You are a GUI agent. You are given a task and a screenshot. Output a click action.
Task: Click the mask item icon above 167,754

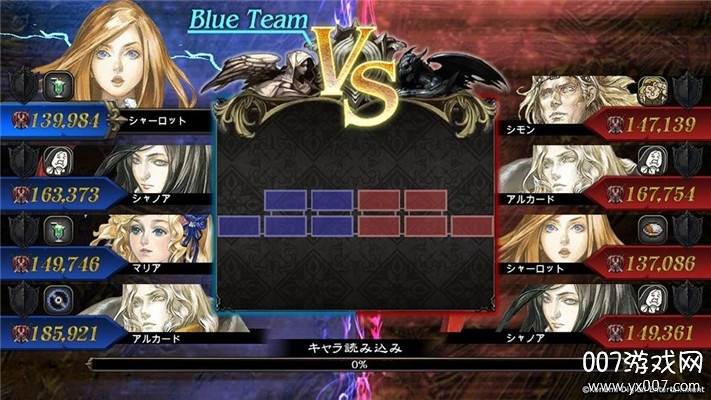tap(652, 159)
